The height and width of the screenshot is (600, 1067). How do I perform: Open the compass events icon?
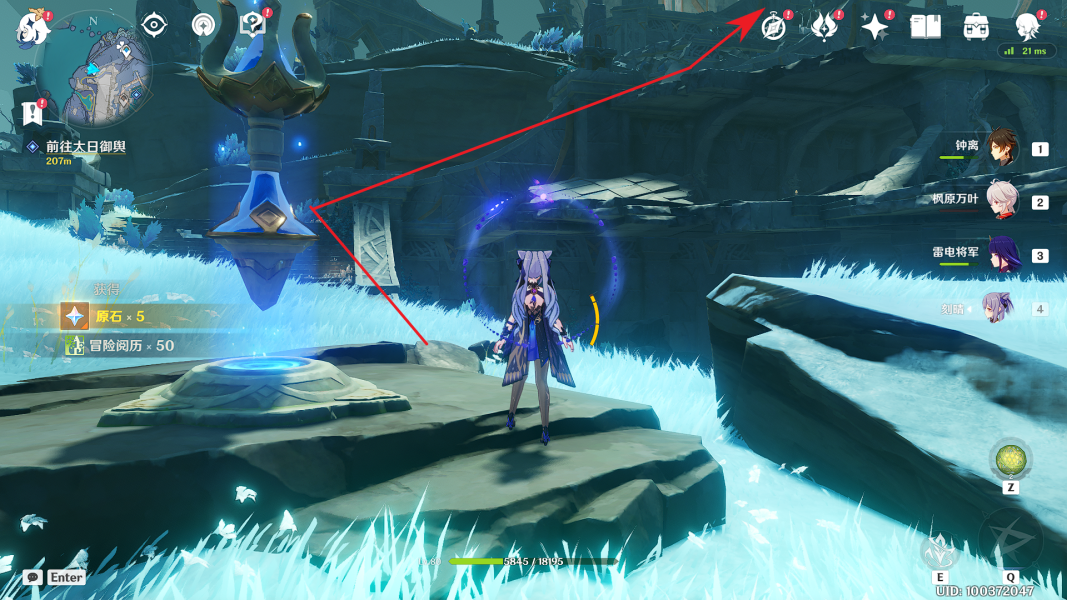coord(774,27)
